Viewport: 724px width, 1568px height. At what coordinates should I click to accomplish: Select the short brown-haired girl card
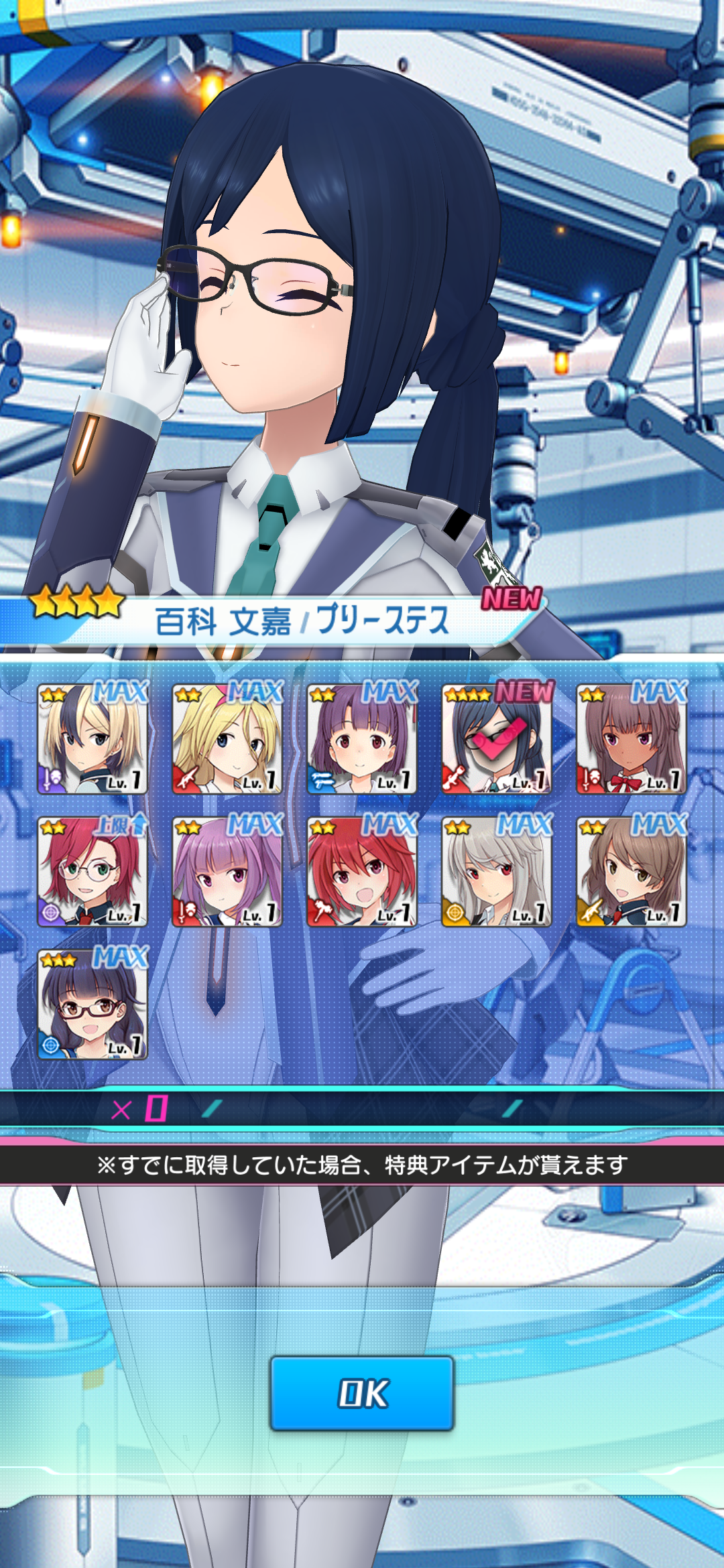tap(631, 872)
